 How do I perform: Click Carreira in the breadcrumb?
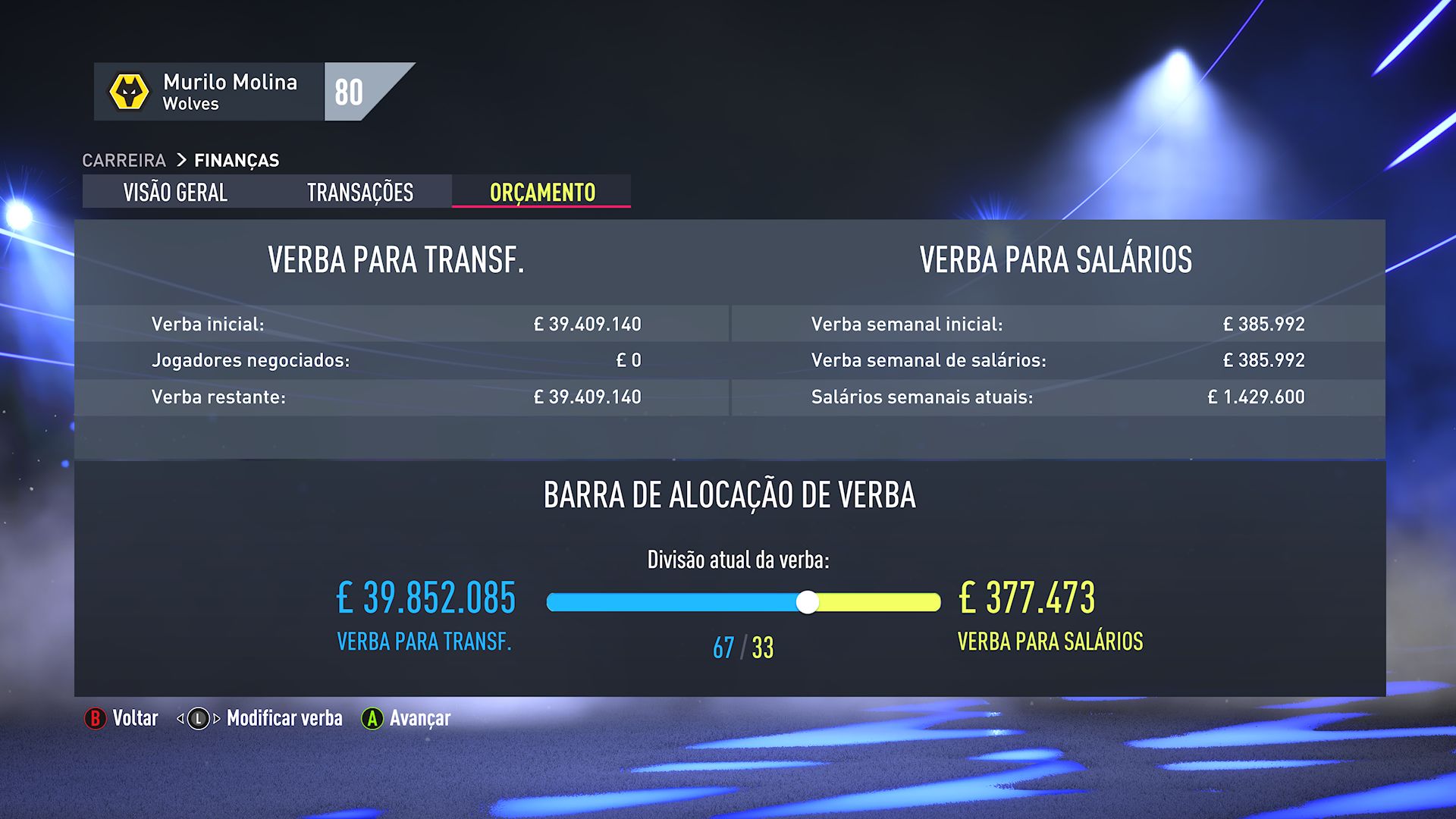(125, 160)
